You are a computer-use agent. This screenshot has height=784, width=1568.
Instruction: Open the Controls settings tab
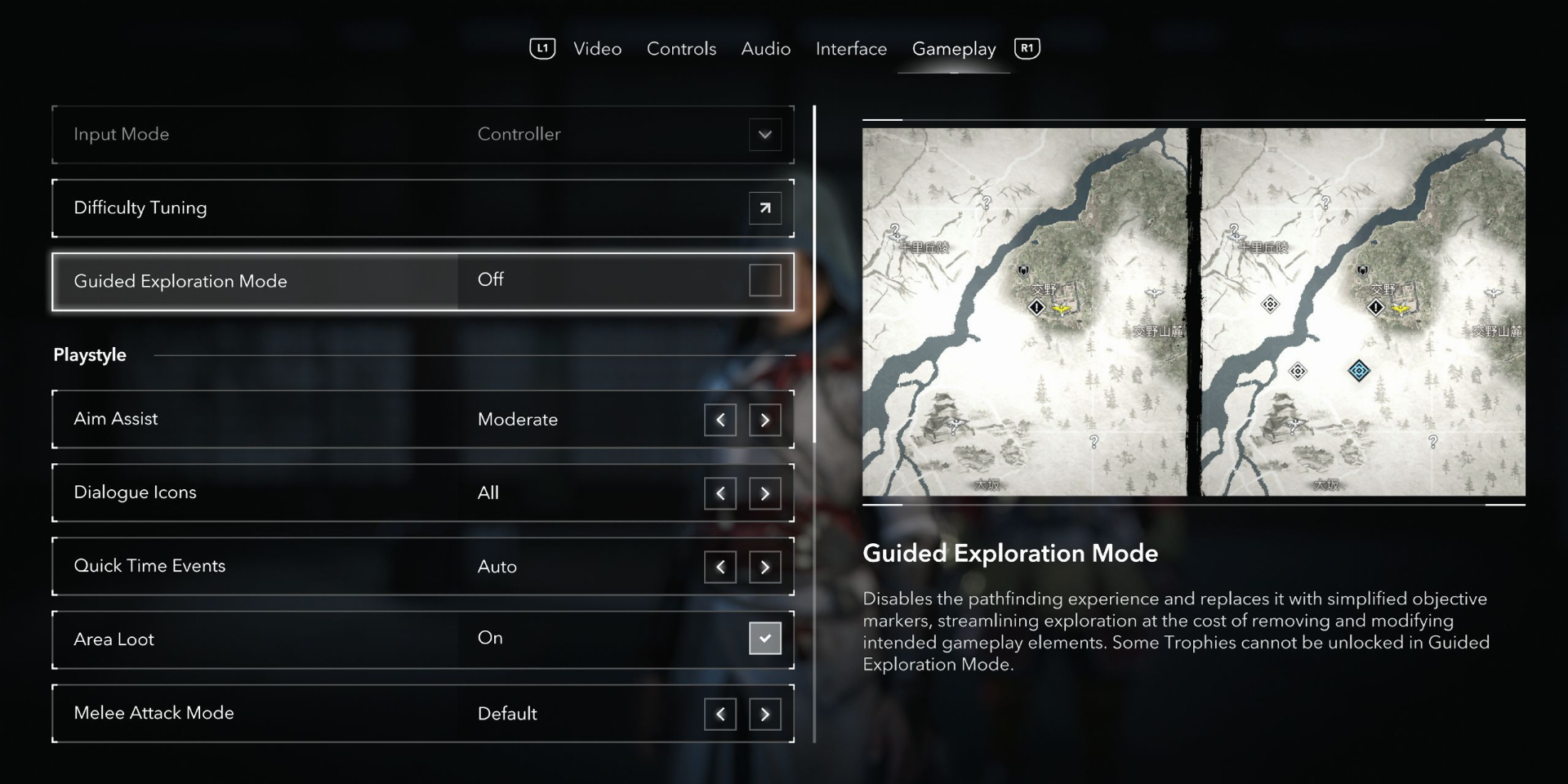point(681,49)
